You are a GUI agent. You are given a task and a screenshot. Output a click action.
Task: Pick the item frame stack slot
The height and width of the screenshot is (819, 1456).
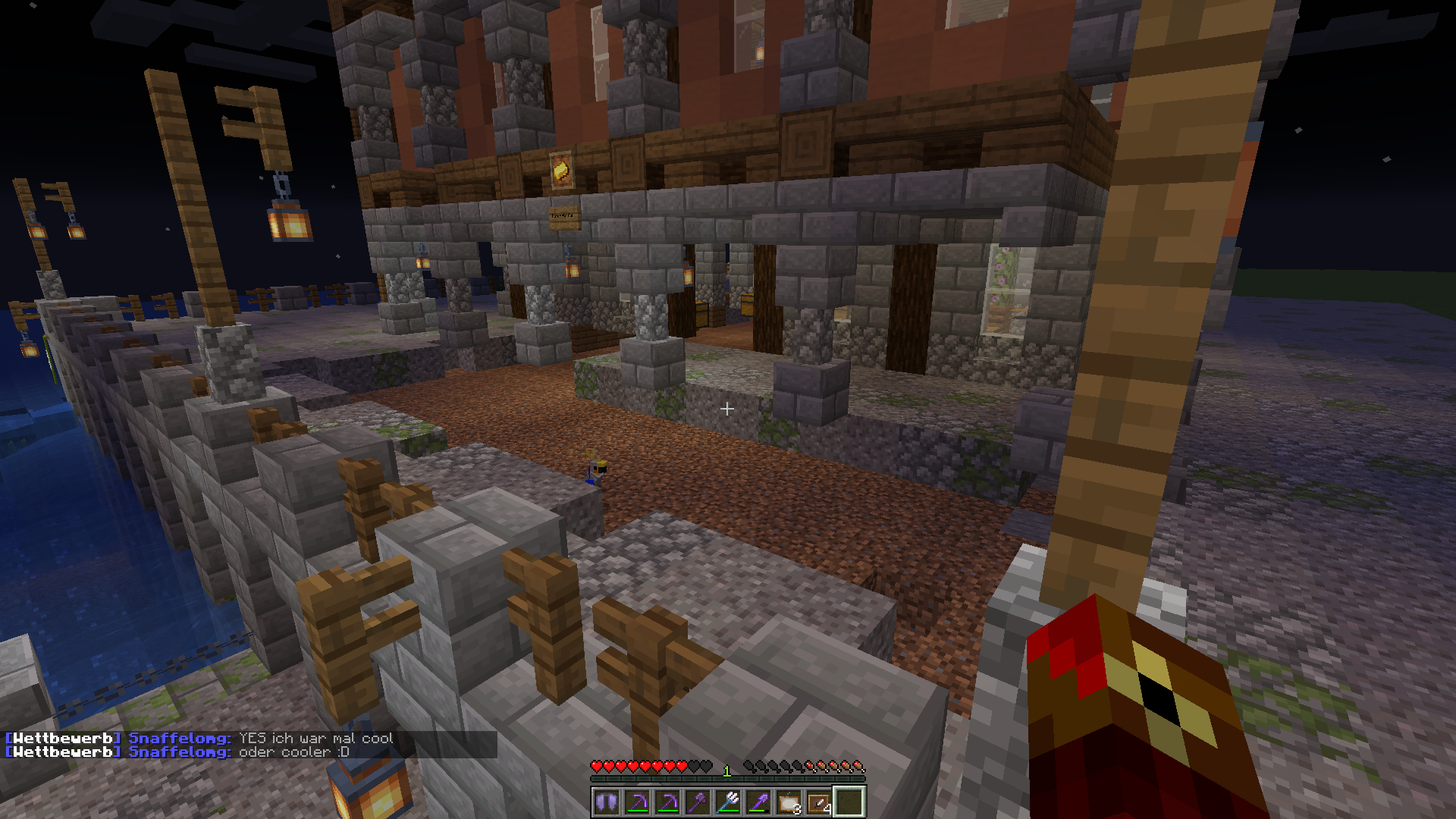(x=819, y=802)
